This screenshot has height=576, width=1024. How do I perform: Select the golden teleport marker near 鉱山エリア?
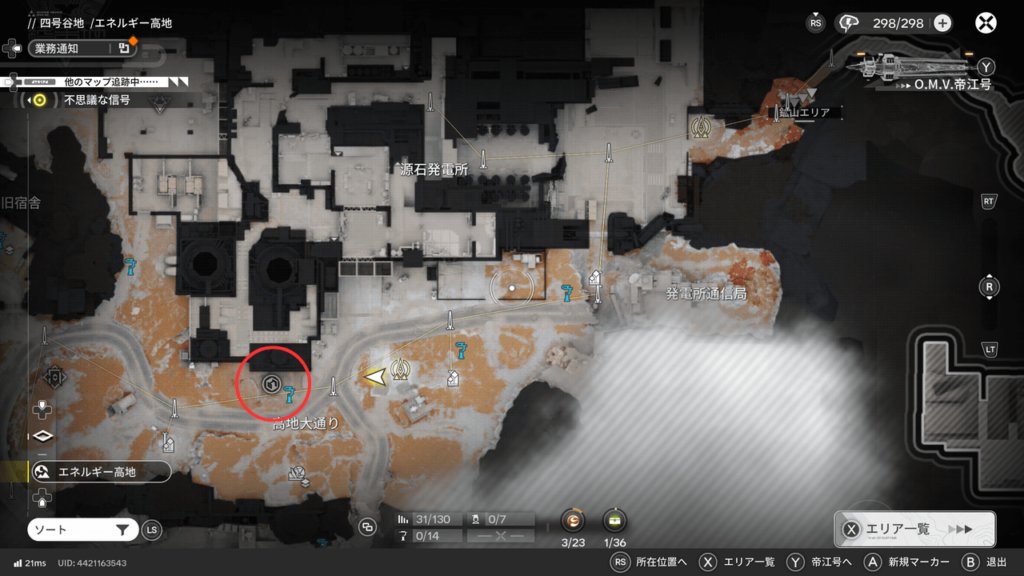click(x=701, y=127)
